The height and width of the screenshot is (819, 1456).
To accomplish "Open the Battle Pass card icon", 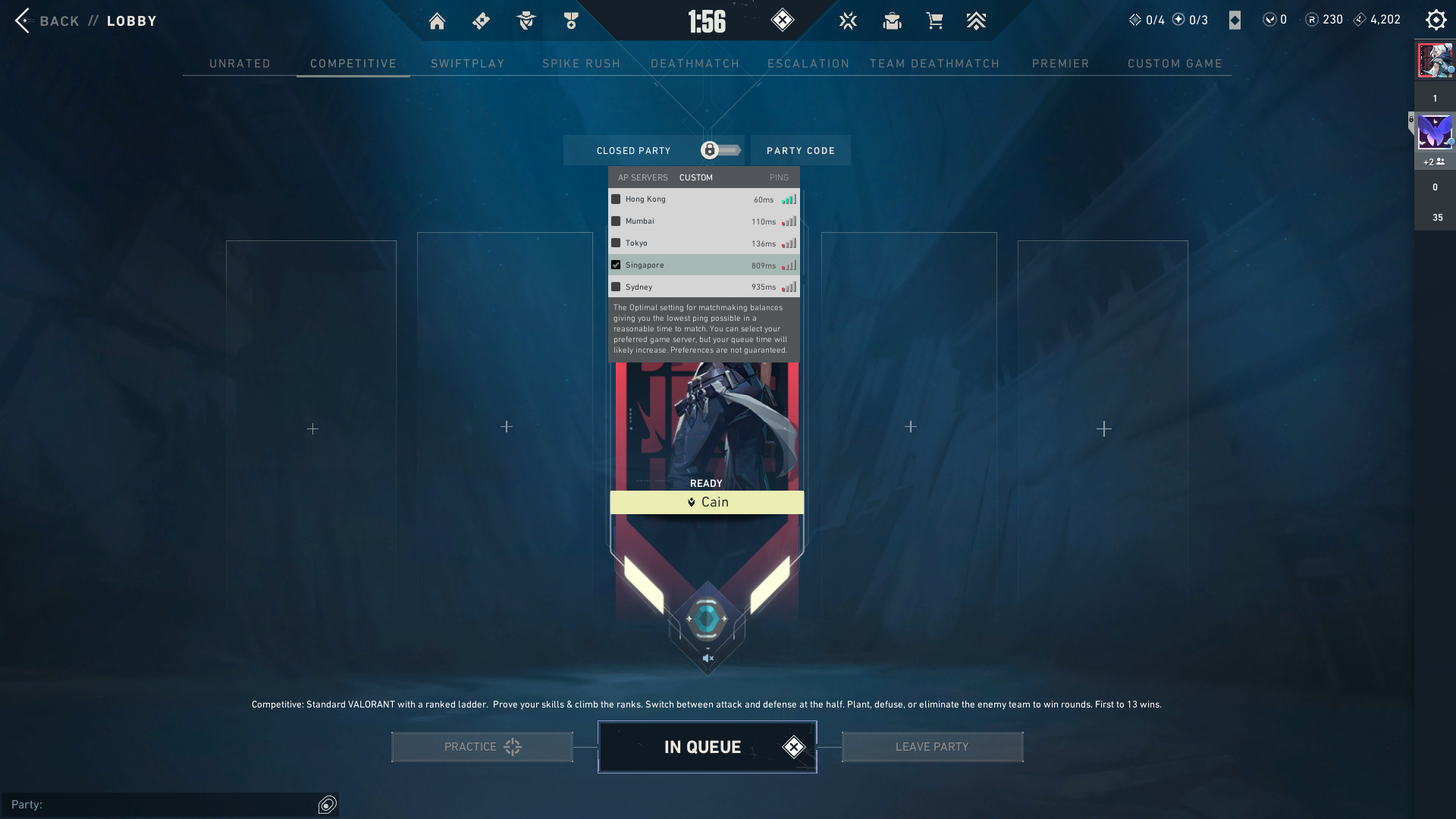I will tap(480, 20).
